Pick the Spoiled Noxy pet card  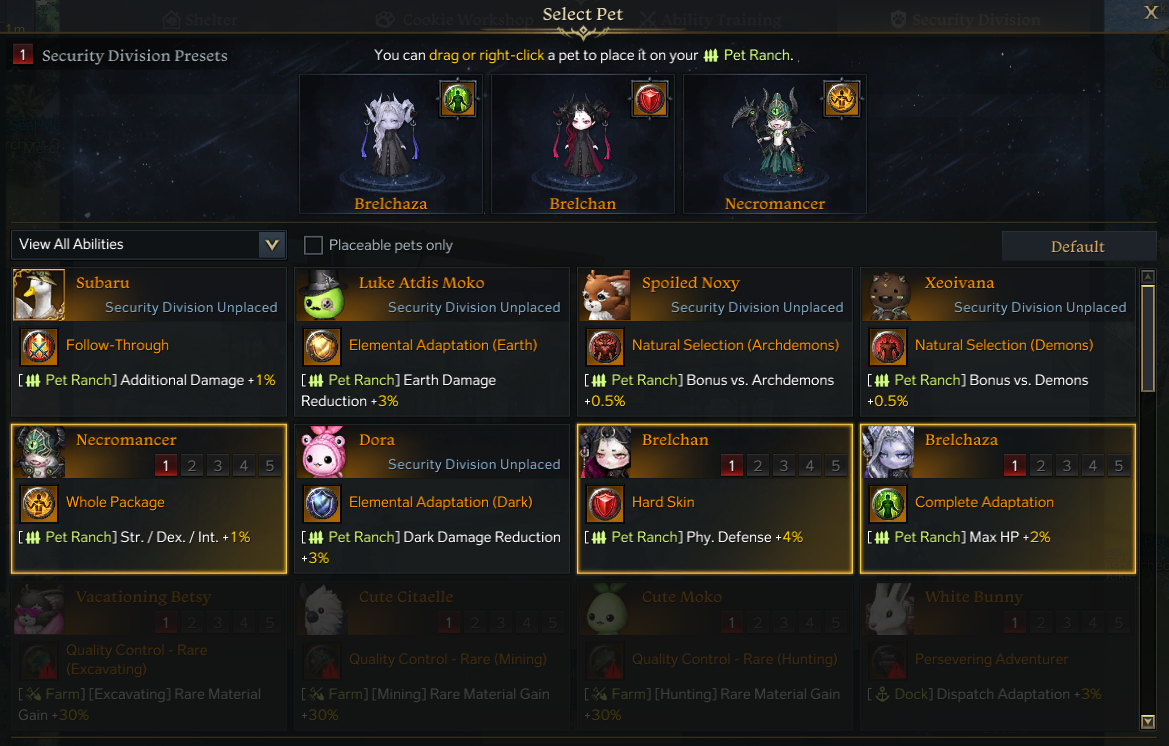(x=714, y=341)
